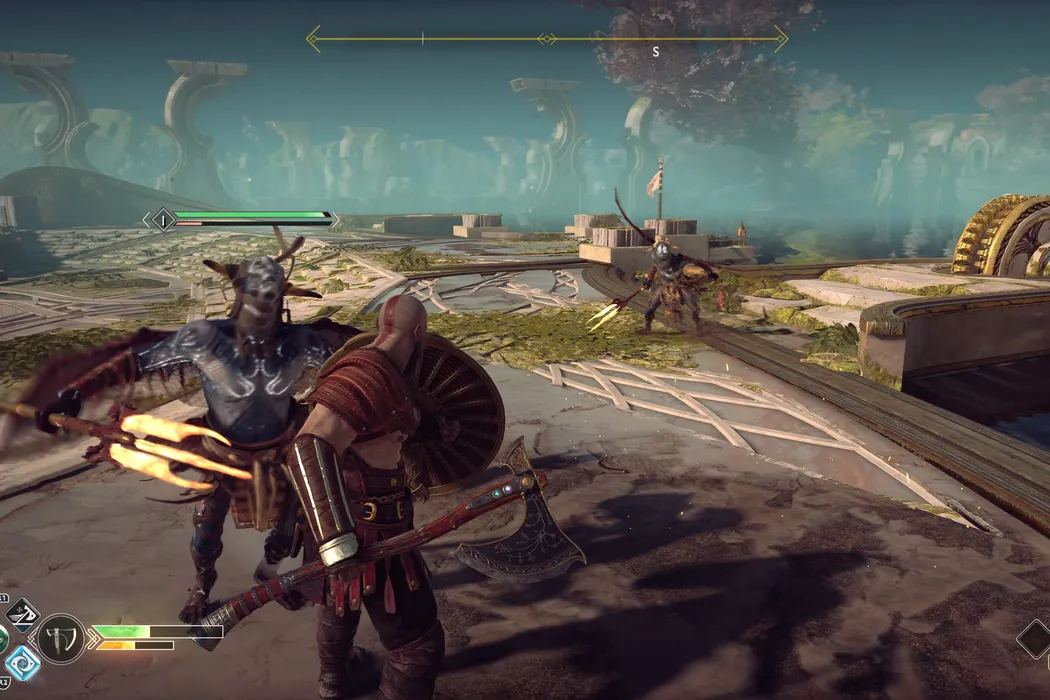Click the level diamond beside enemy health bar
Viewport: 1050px width, 700px height.
click(160, 219)
